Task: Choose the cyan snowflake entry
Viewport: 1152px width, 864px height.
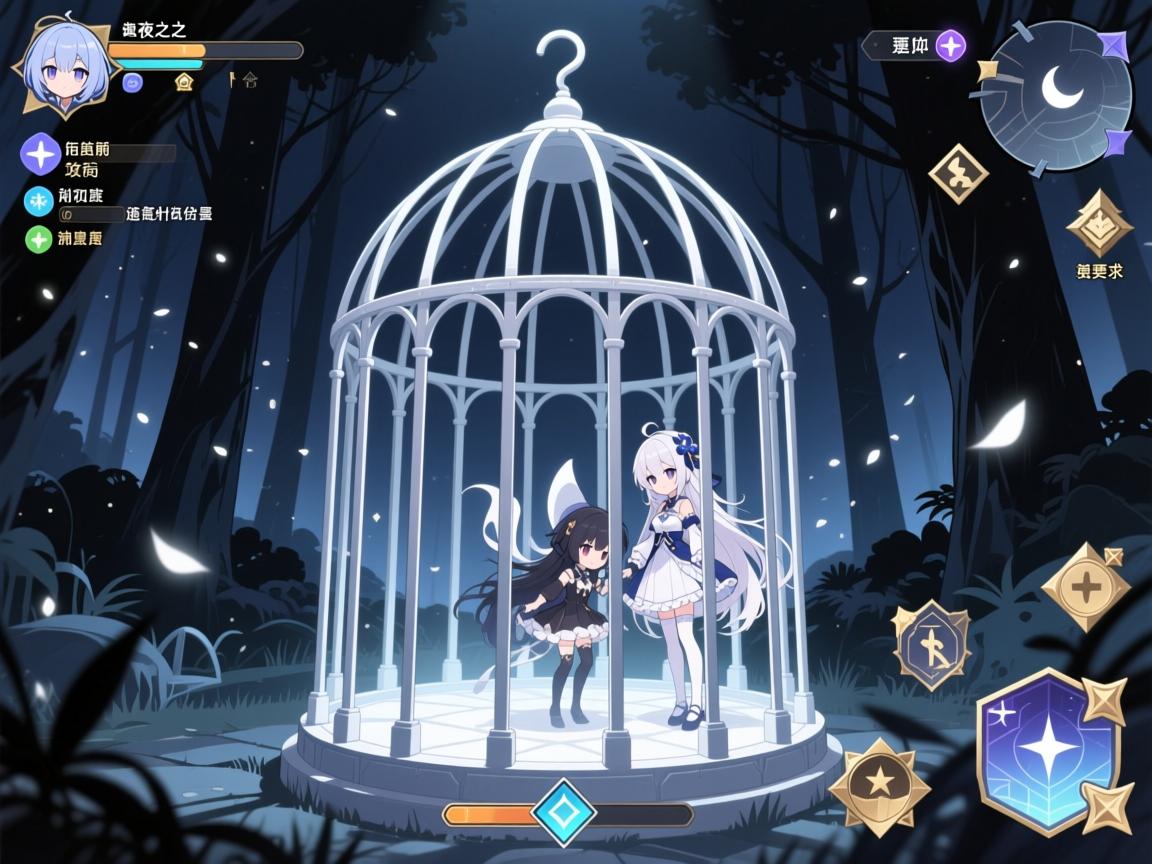Action: [x=38, y=201]
